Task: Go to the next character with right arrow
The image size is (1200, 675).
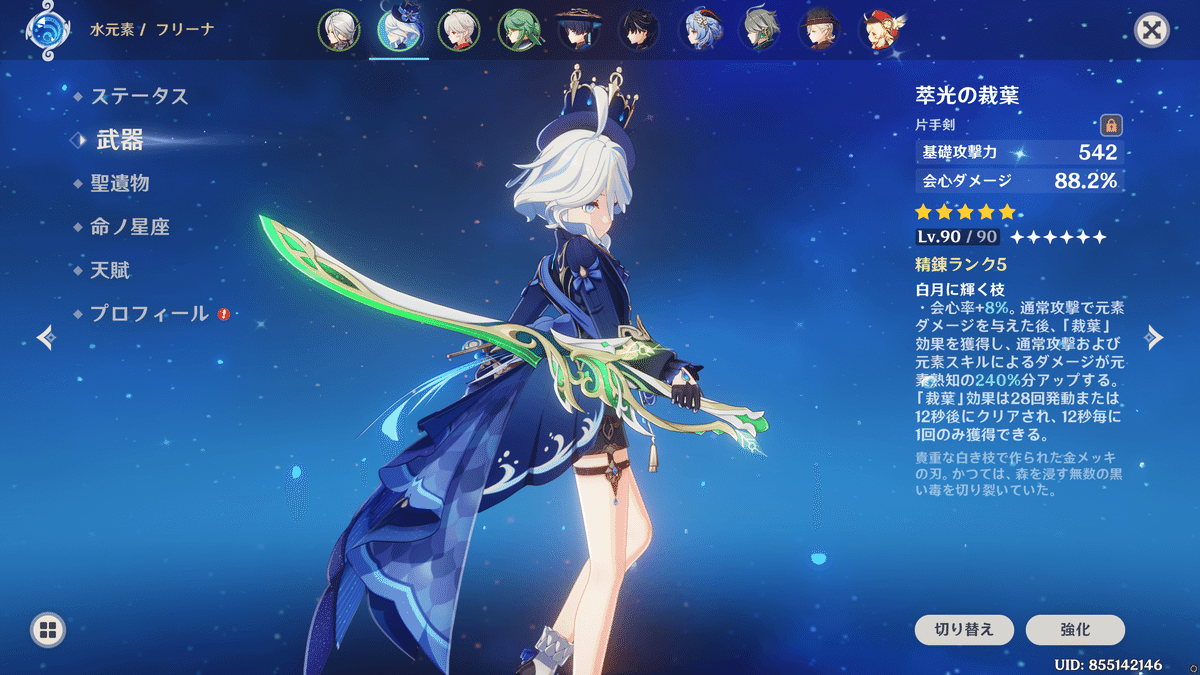Action: (x=1155, y=337)
